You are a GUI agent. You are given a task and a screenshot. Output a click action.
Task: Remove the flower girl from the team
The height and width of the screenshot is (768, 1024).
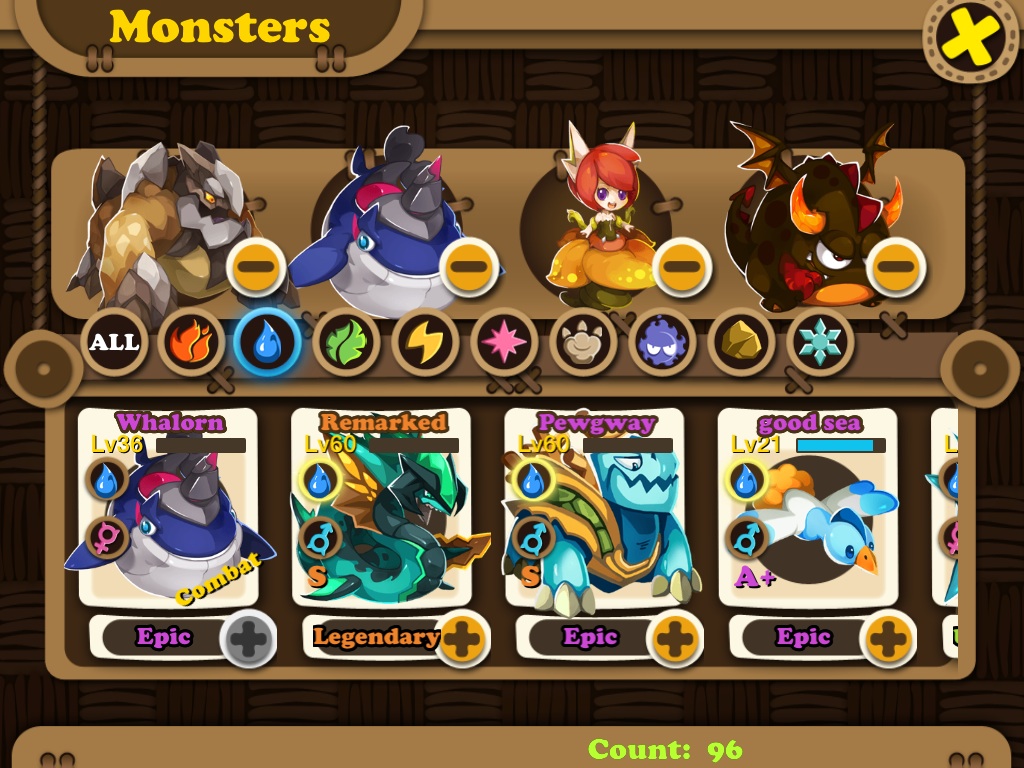tap(682, 267)
